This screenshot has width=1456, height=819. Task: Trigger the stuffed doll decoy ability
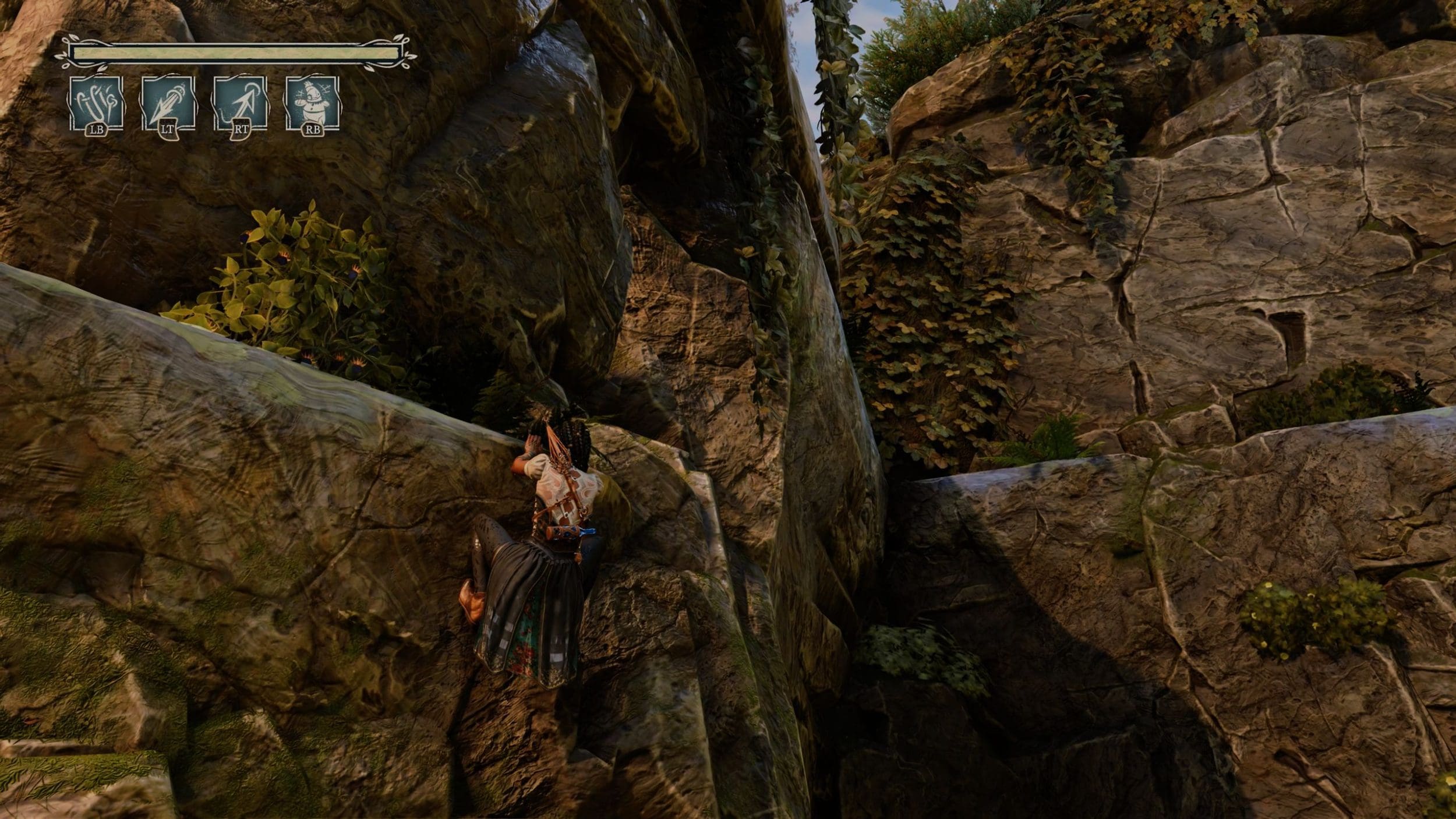click(312, 103)
